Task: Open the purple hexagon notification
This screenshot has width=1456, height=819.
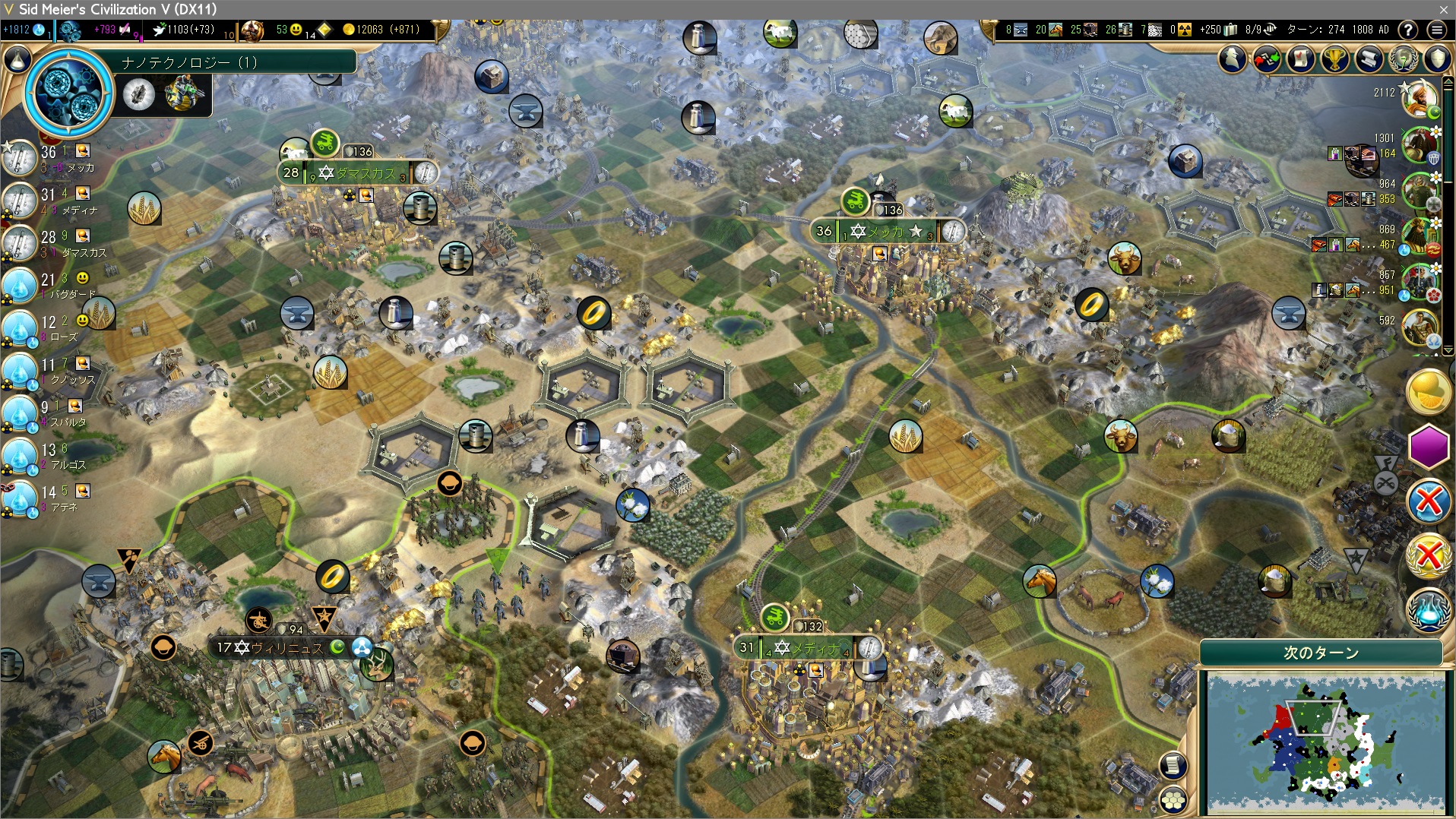Action: [x=1429, y=447]
